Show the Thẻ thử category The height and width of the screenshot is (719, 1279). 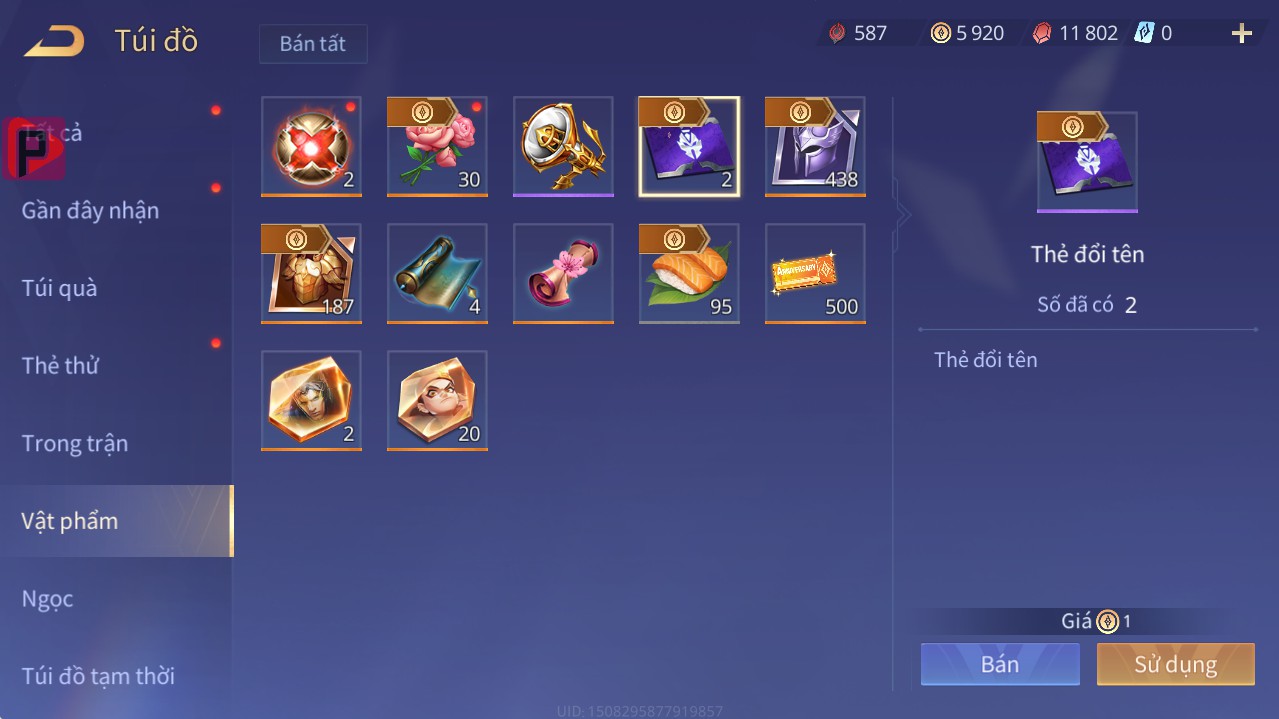coord(60,365)
